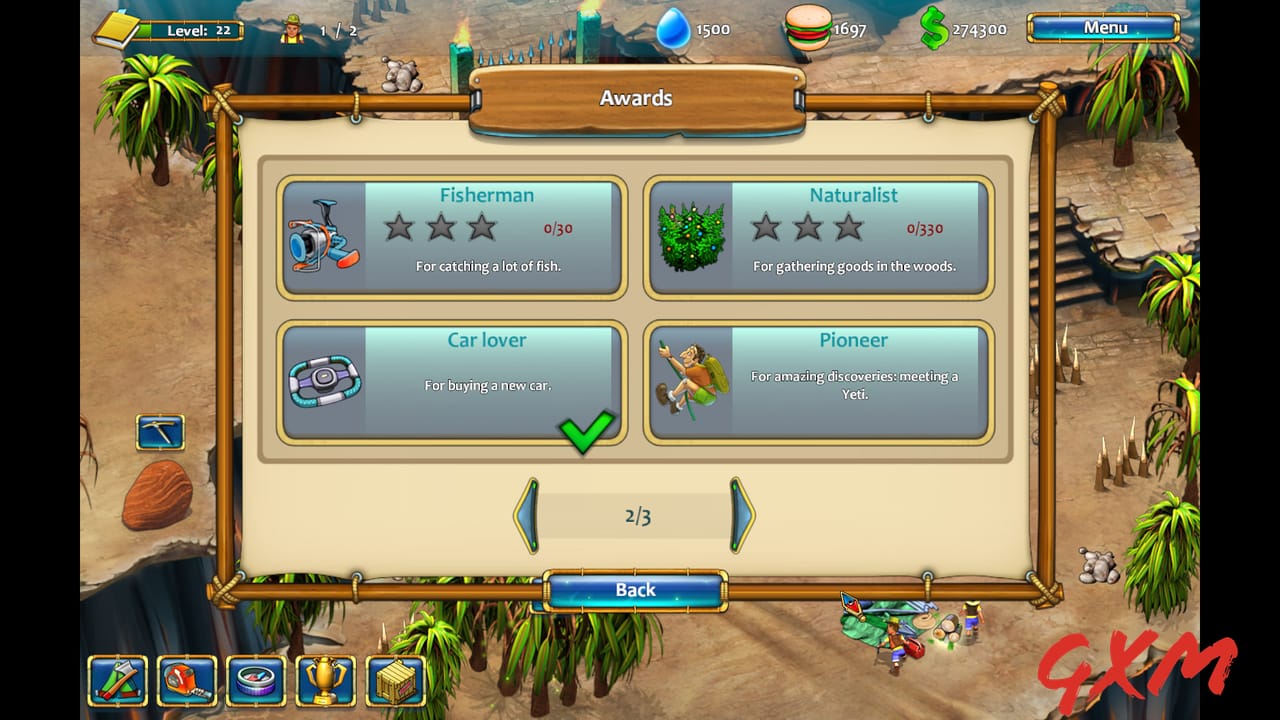
Task: Click the dollar money icon
Action: coord(934,28)
